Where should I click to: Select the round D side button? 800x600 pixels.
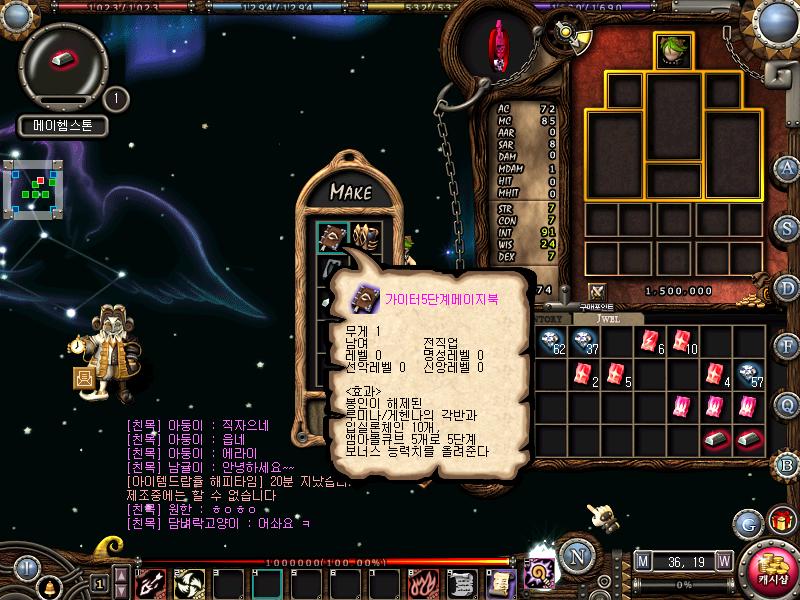click(x=787, y=286)
